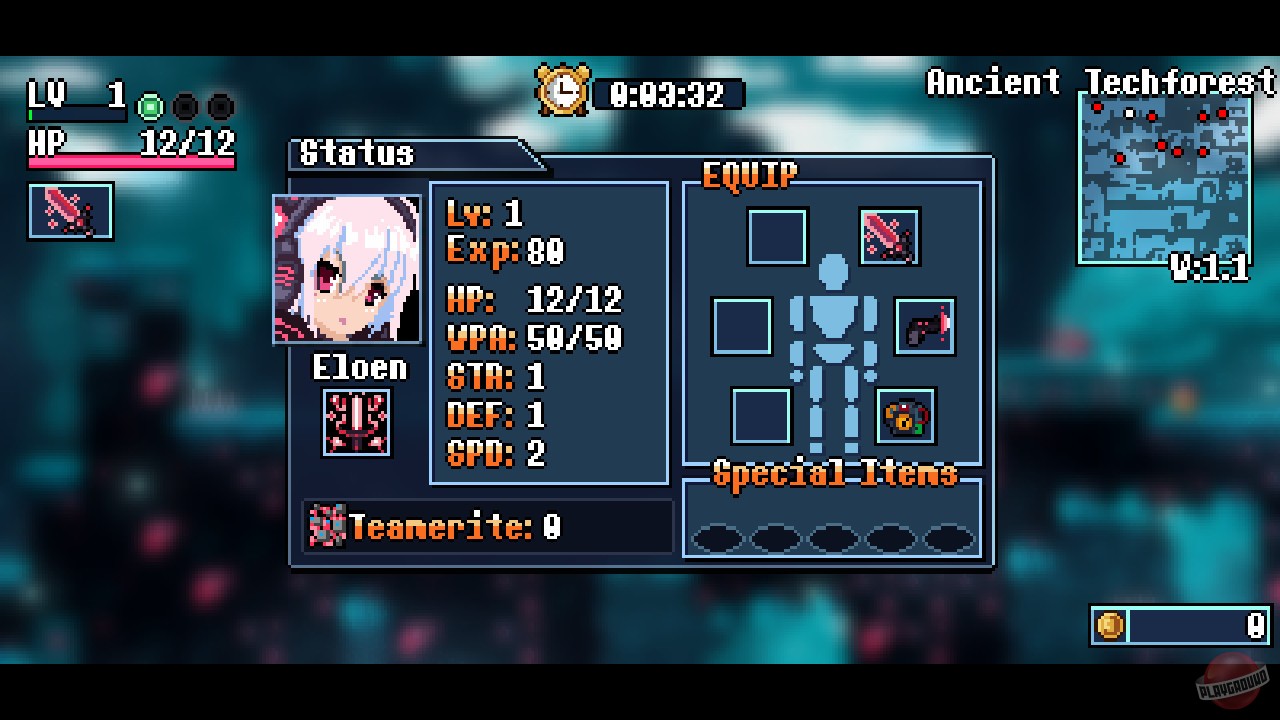
Task: Select the equipped pistol weapon slot
Action: pyautogui.click(x=926, y=327)
